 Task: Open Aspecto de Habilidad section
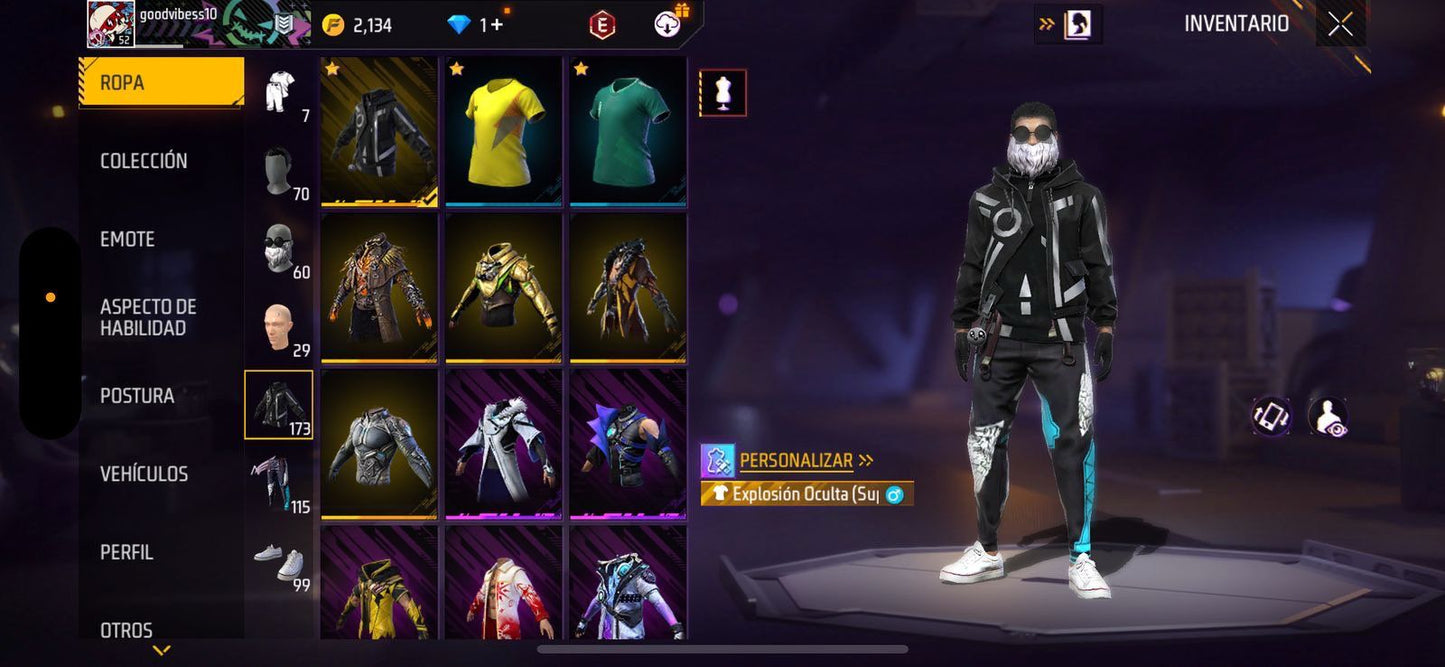point(148,317)
